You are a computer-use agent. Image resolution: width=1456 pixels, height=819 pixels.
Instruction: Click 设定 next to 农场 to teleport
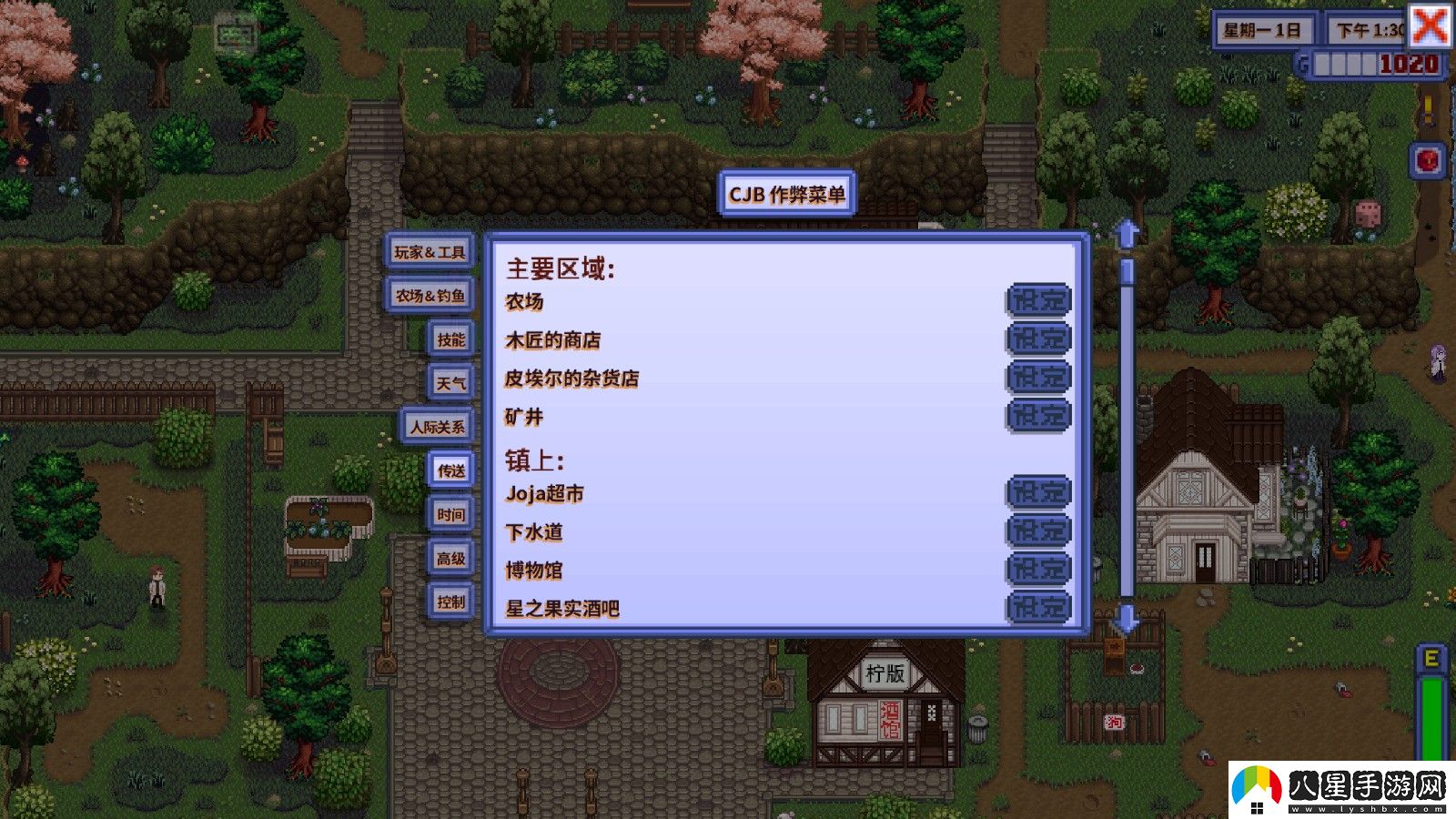(x=1039, y=300)
